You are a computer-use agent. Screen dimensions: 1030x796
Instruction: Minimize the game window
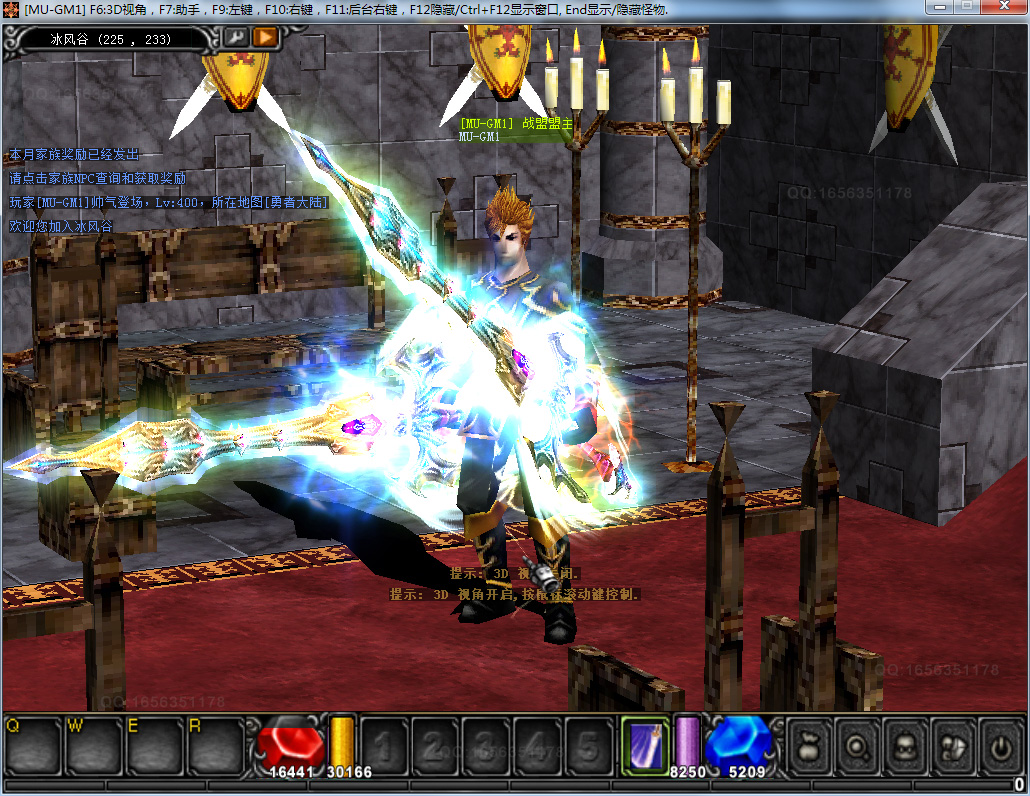[941, 8]
